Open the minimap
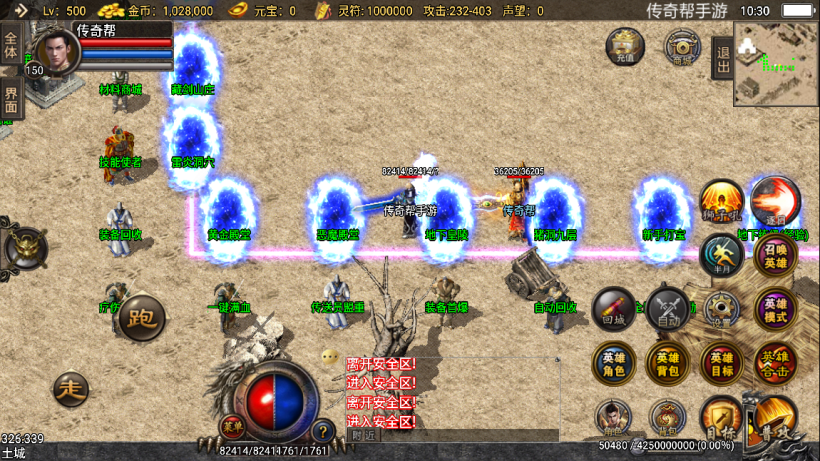Image resolution: width=820 pixels, height=461 pixels. (775, 63)
